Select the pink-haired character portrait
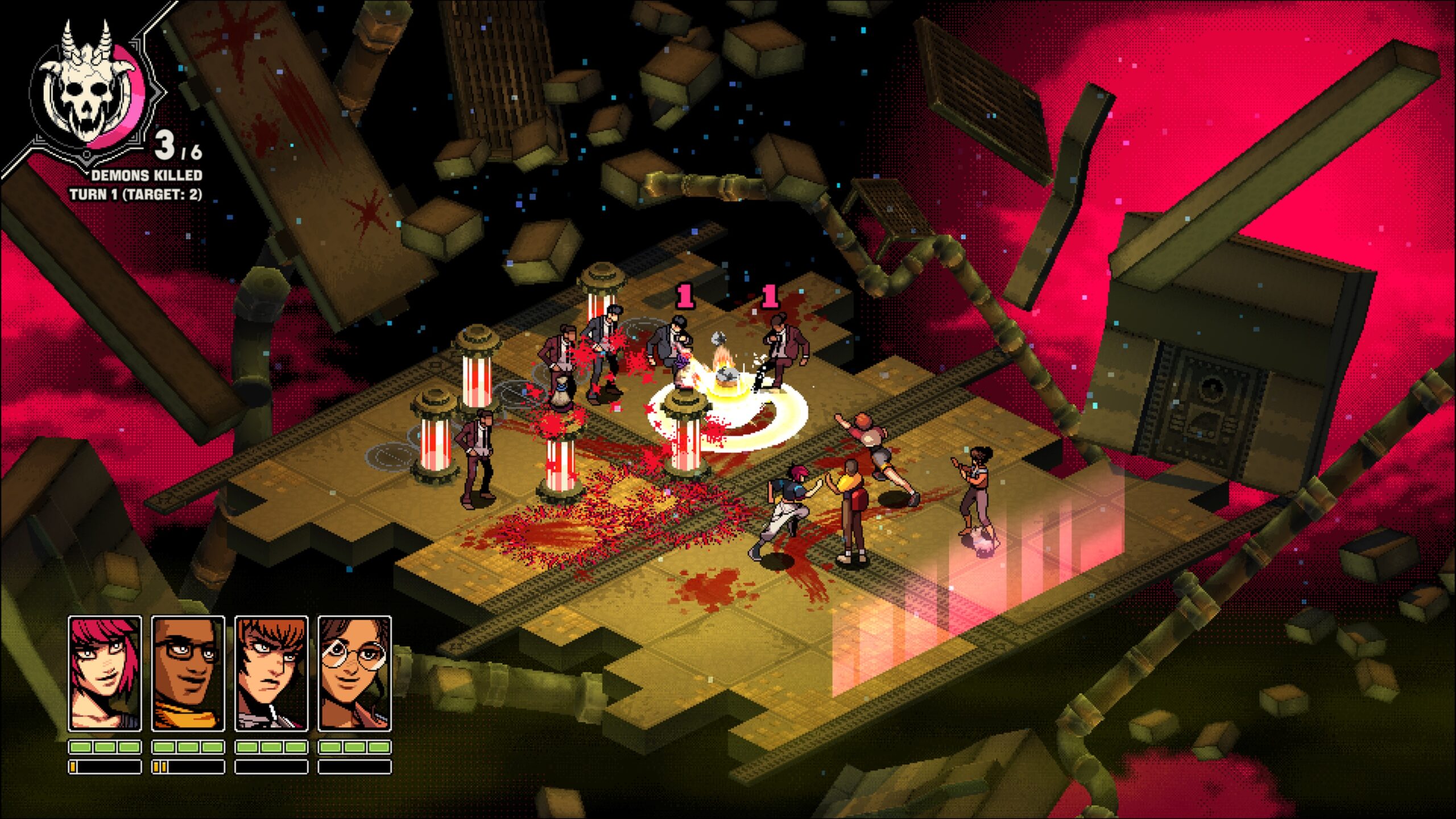Image resolution: width=1456 pixels, height=819 pixels. 105,673
